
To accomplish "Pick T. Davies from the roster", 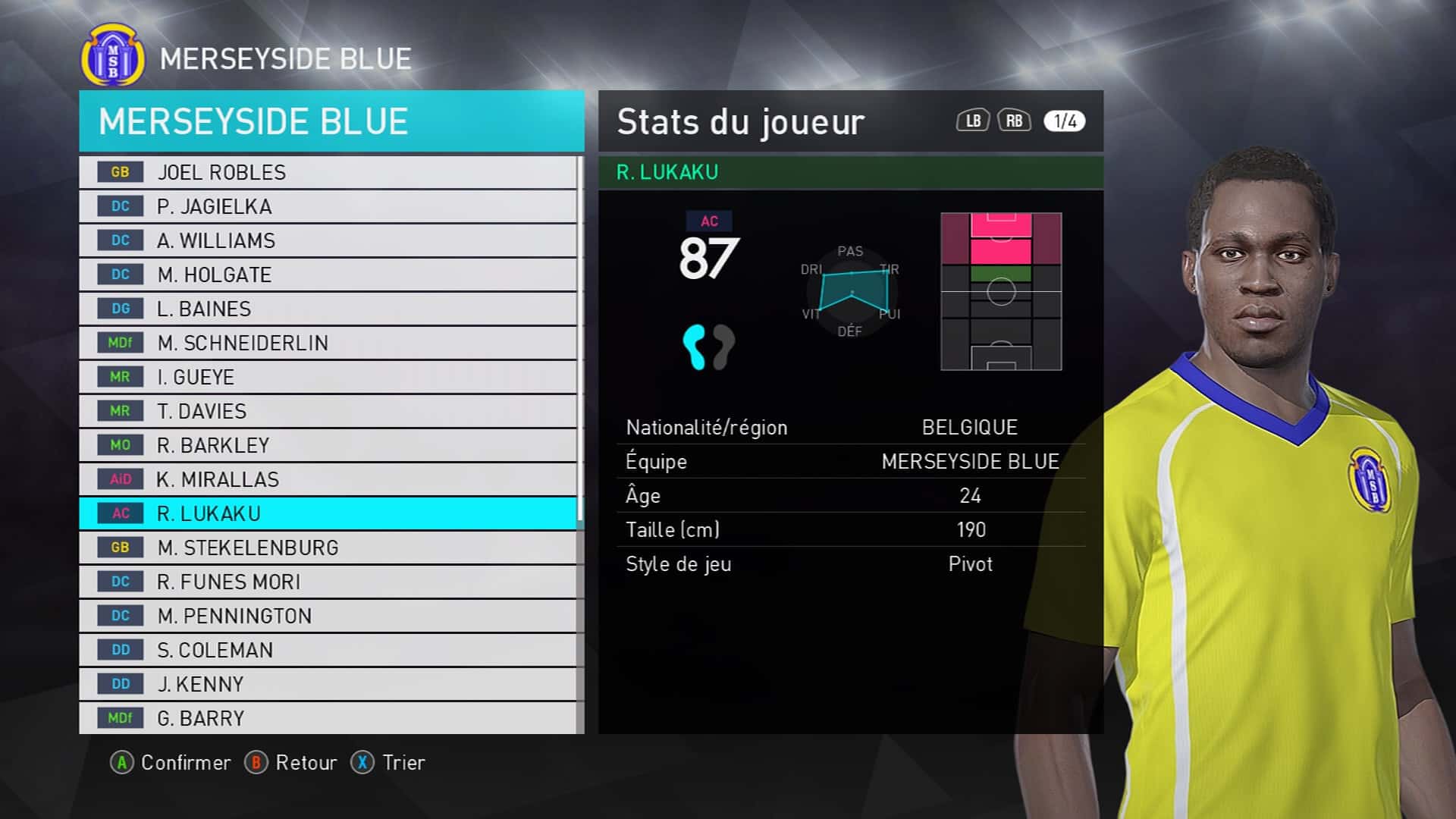I will tap(328, 411).
